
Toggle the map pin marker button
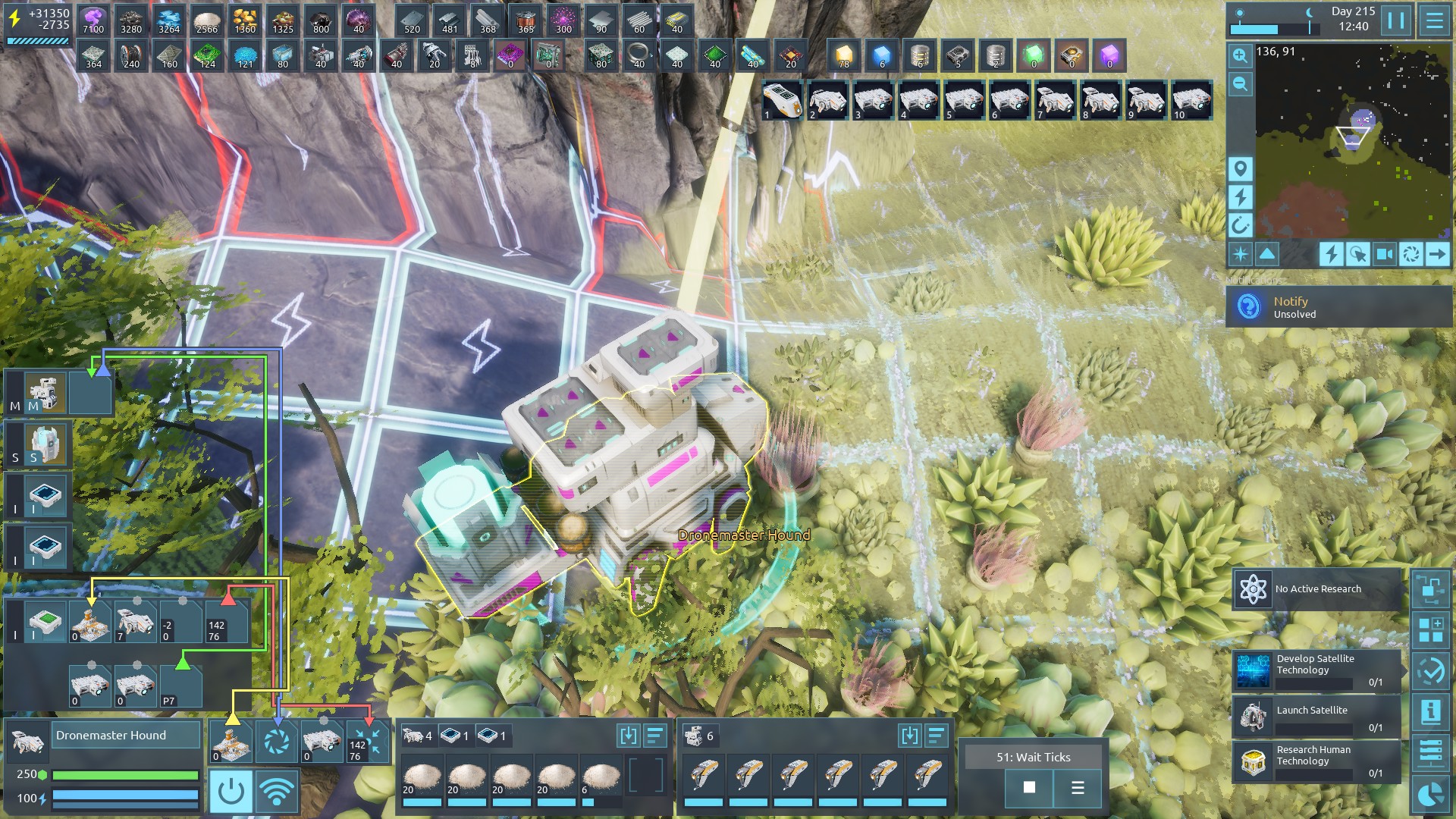coord(1241,168)
